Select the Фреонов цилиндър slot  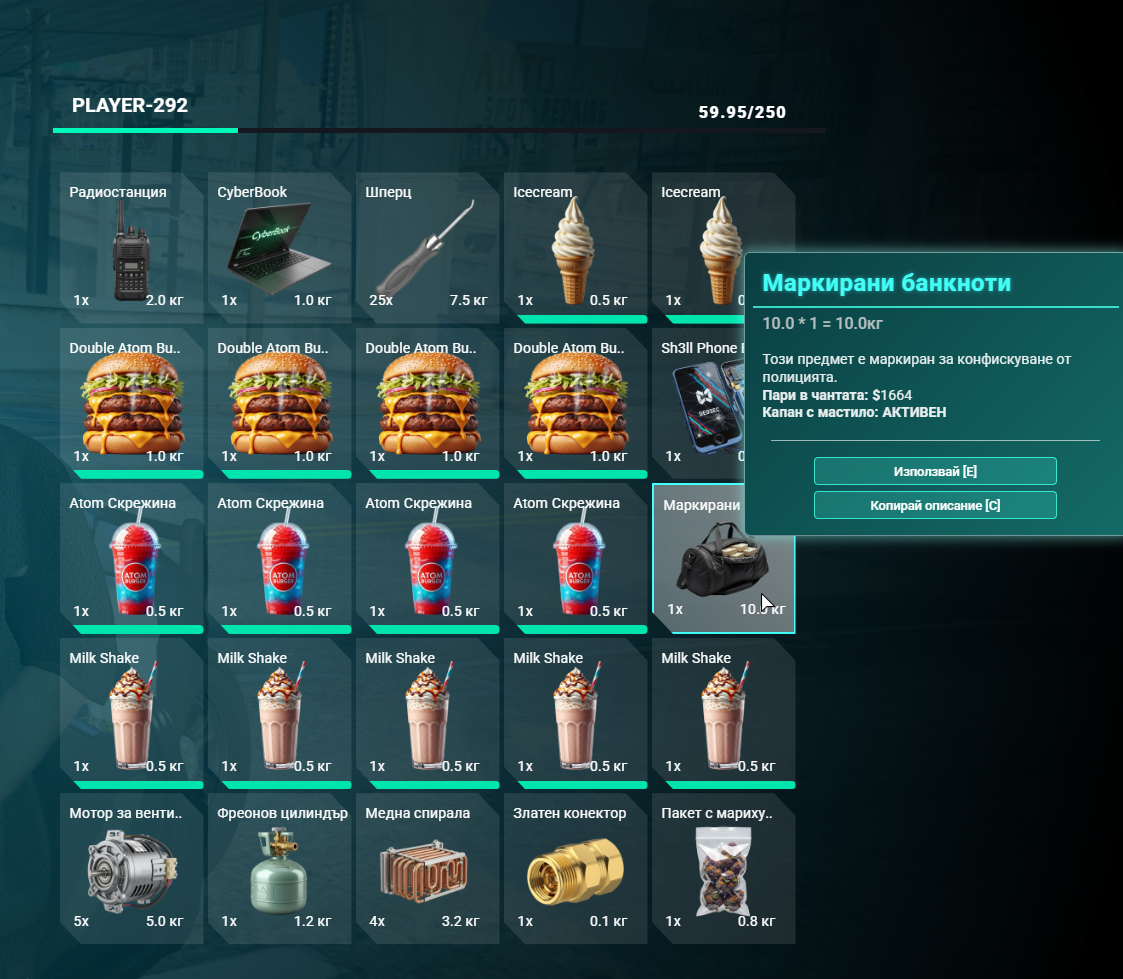(x=279, y=868)
